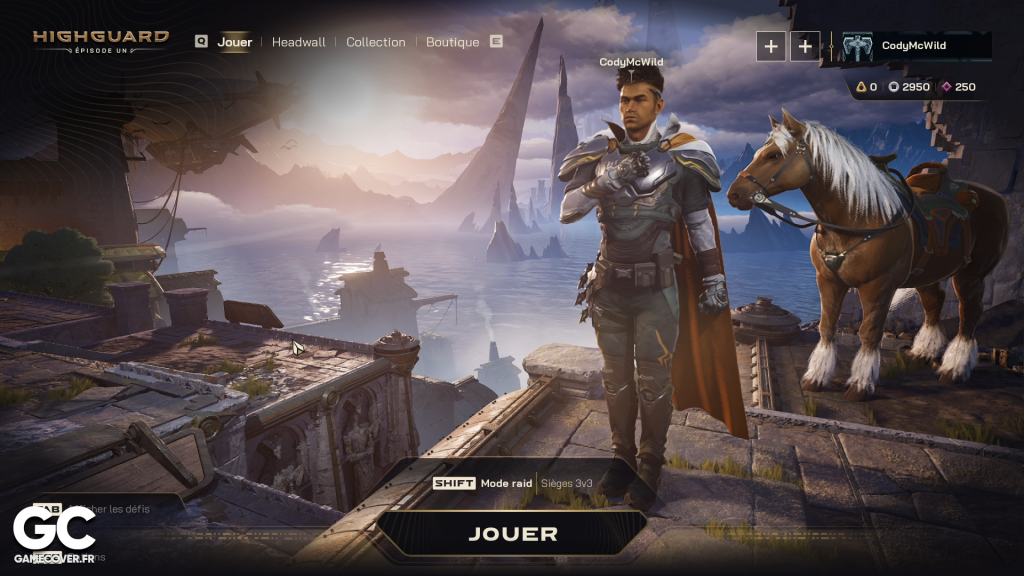Go to the Boutique shop tab

[452, 42]
